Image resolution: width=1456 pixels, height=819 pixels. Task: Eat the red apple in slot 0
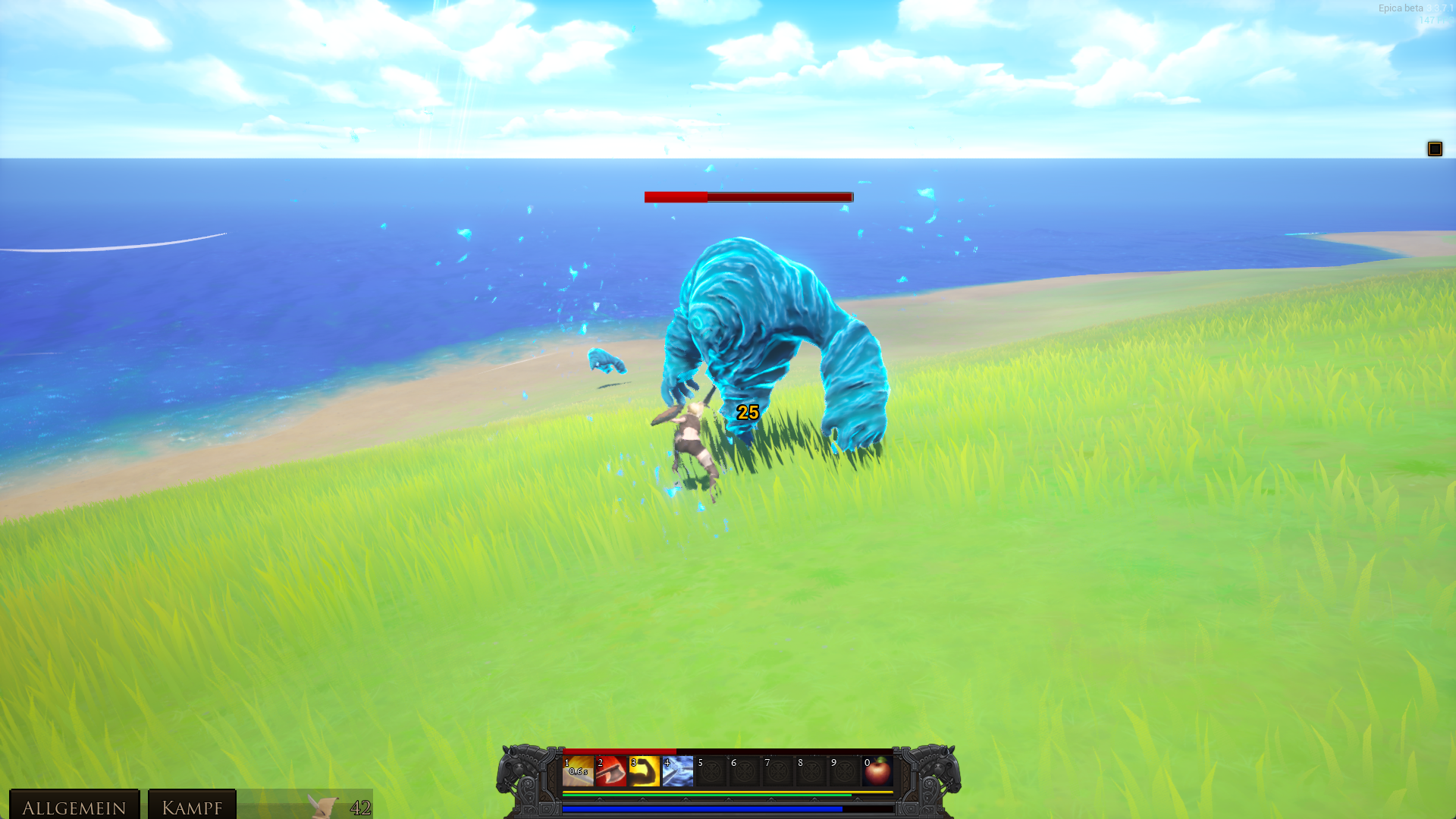878,771
